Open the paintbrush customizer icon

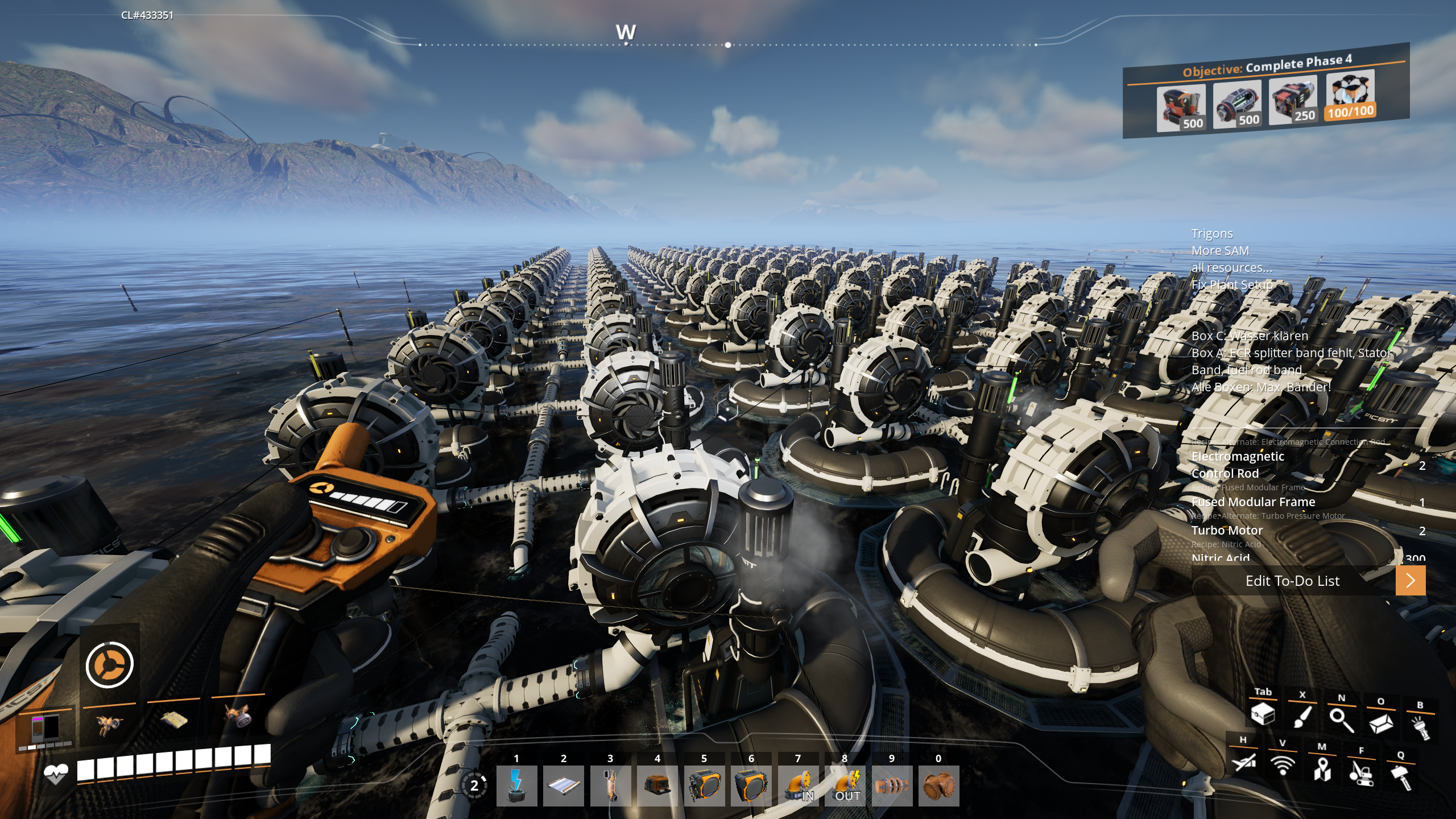pos(1302,717)
